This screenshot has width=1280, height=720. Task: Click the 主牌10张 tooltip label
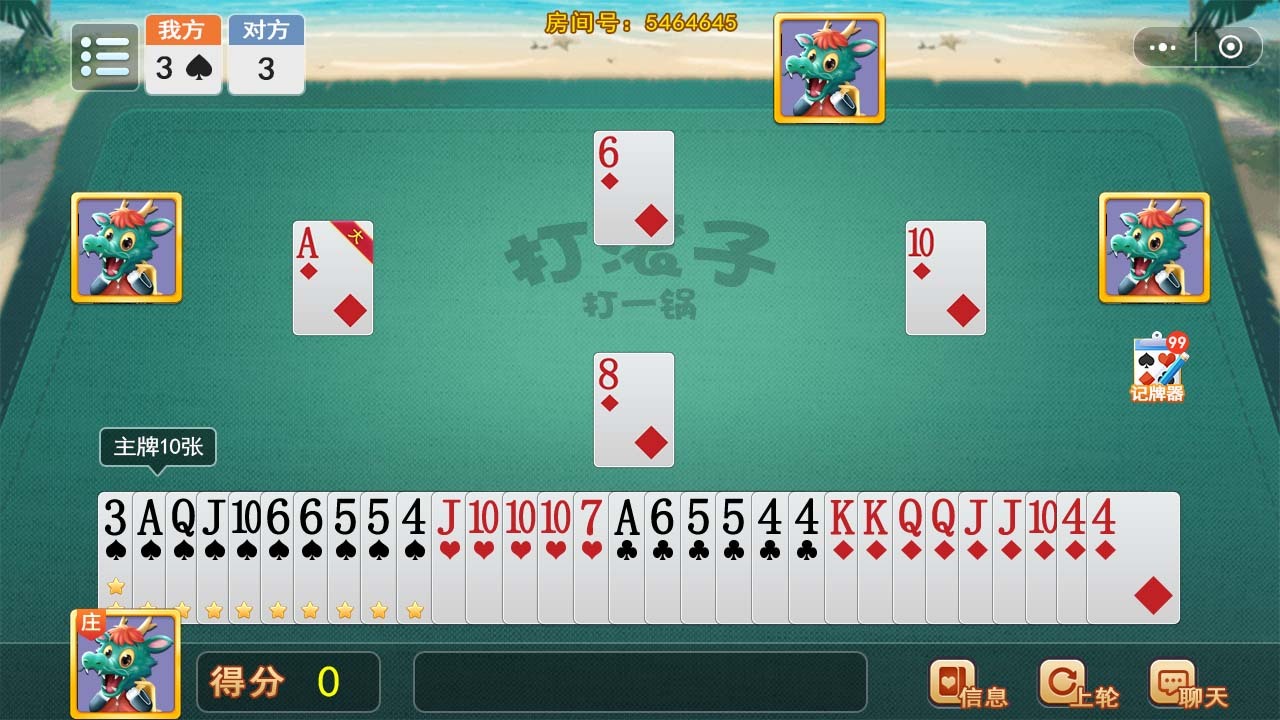[x=156, y=447]
